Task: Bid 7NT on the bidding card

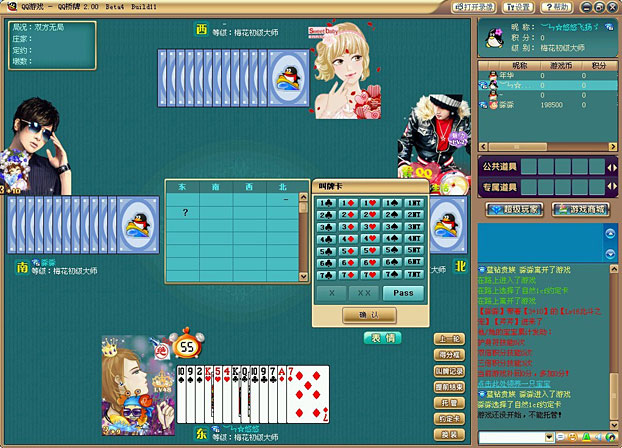Action: click(415, 275)
